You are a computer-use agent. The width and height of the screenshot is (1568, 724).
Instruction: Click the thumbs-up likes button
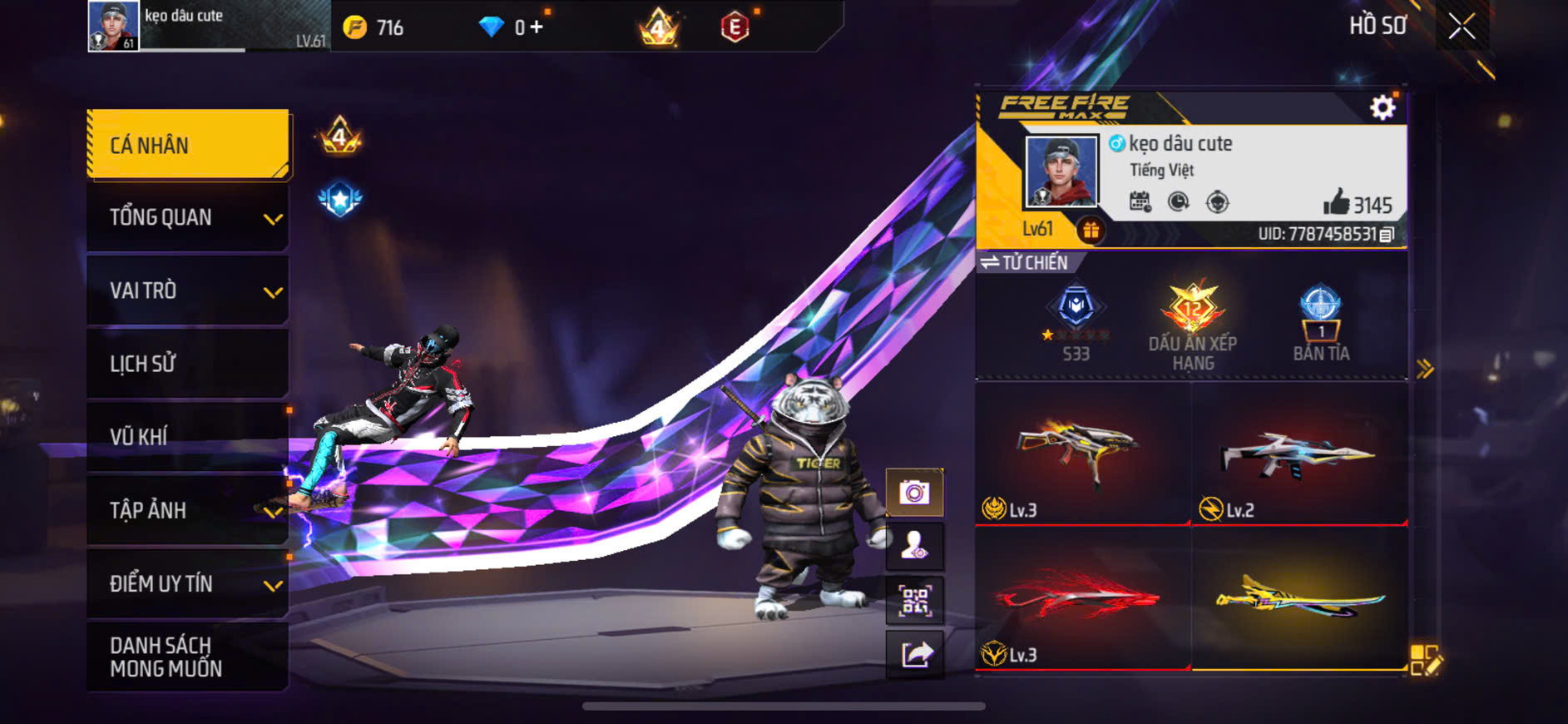click(x=1336, y=202)
